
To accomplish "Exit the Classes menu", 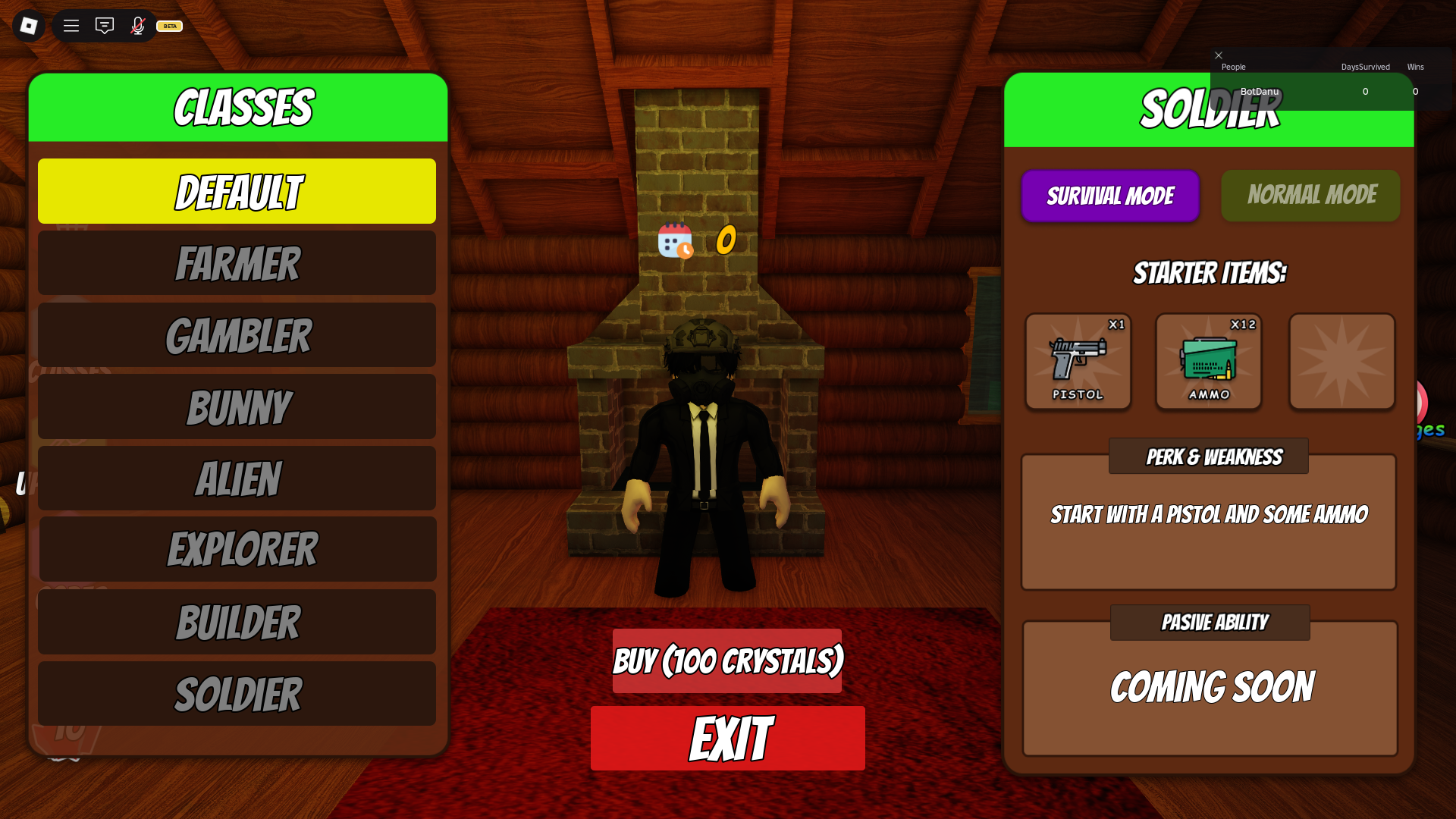I will point(727,737).
